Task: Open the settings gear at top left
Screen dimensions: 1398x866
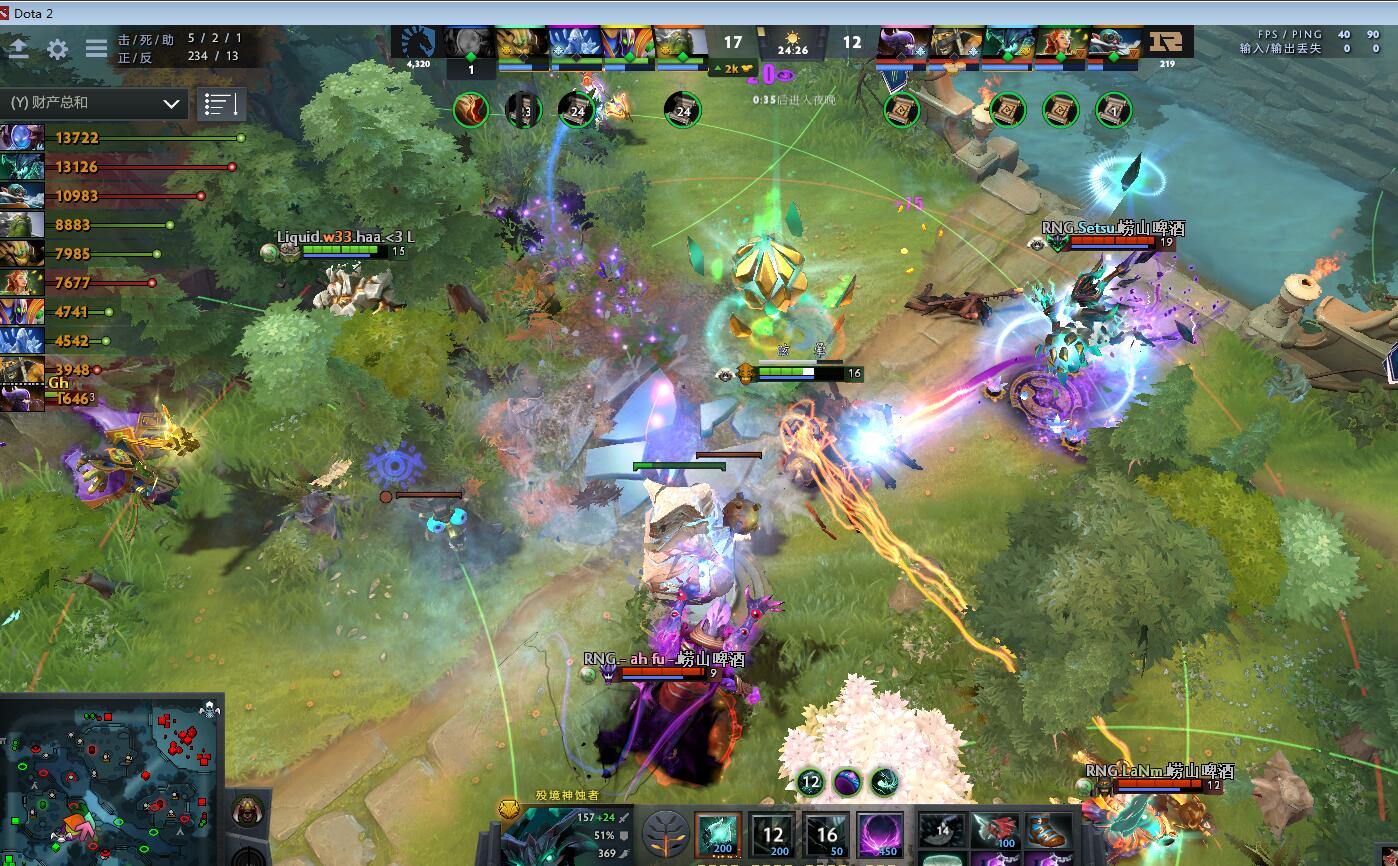Action: tap(55, 48)
